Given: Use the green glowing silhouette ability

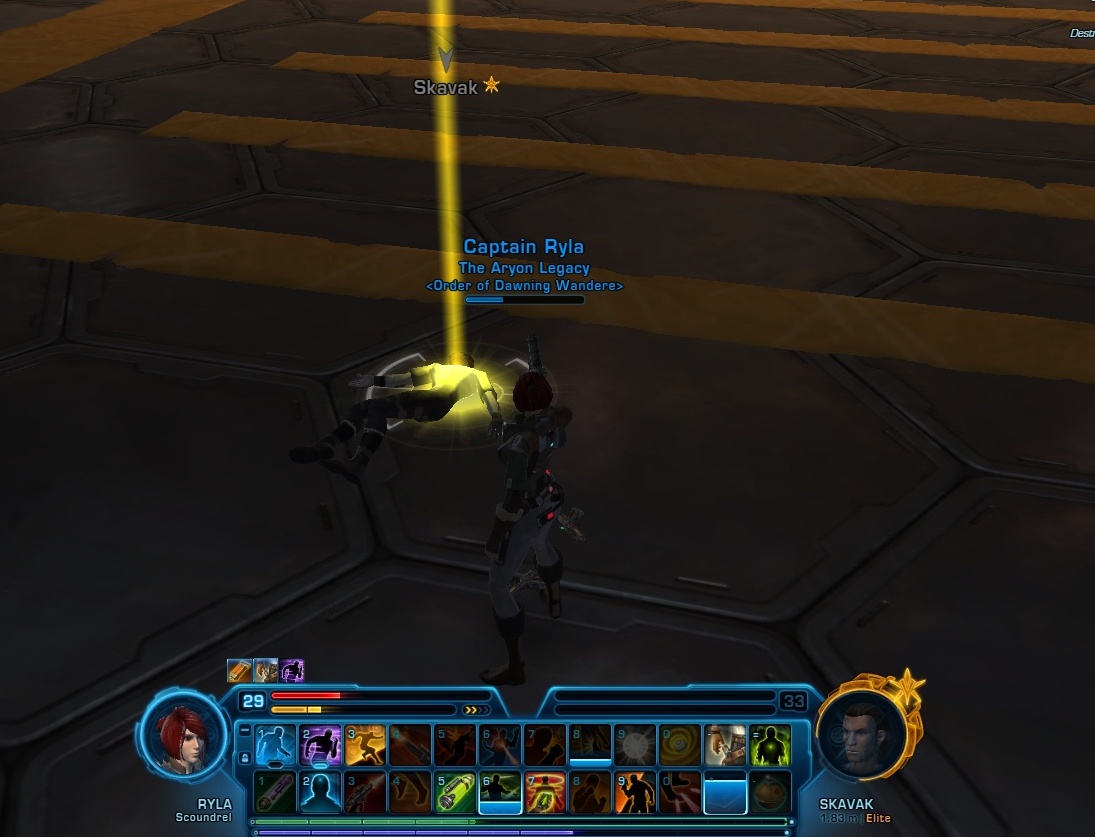Looking at the screenshot, I should click(x=770, y=745).
